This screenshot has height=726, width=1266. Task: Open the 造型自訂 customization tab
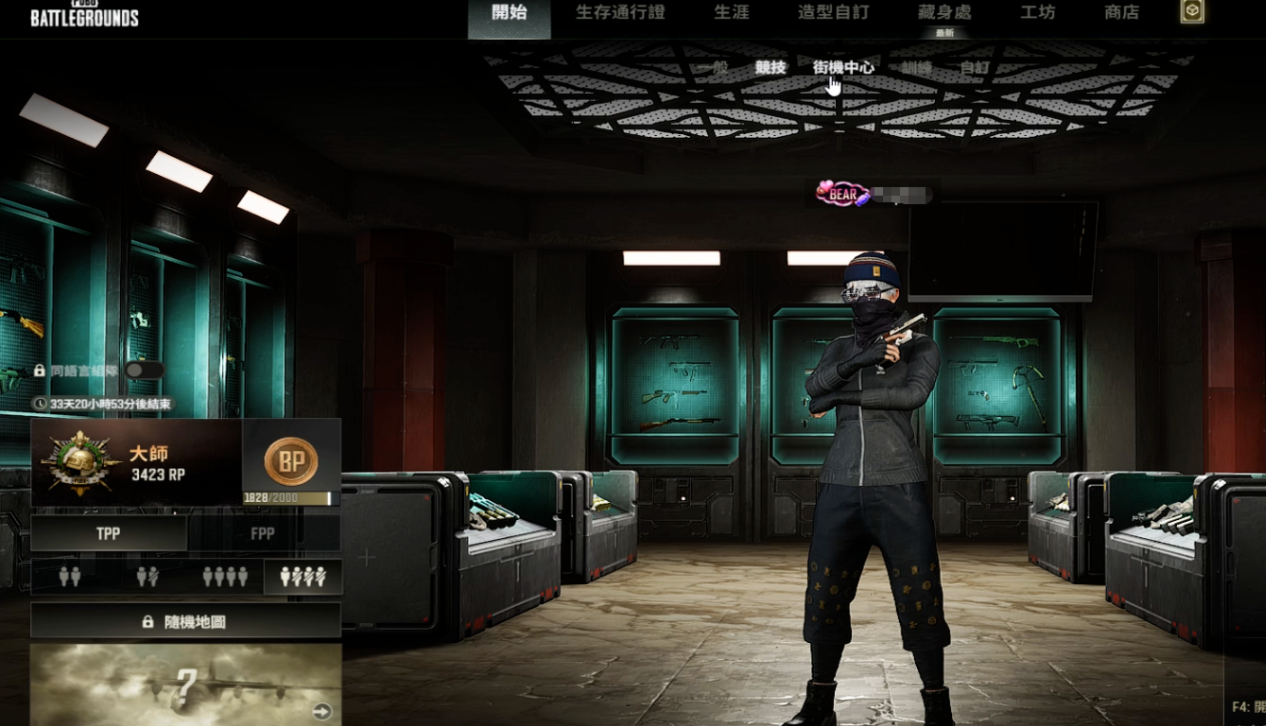(x=833, y=13)
